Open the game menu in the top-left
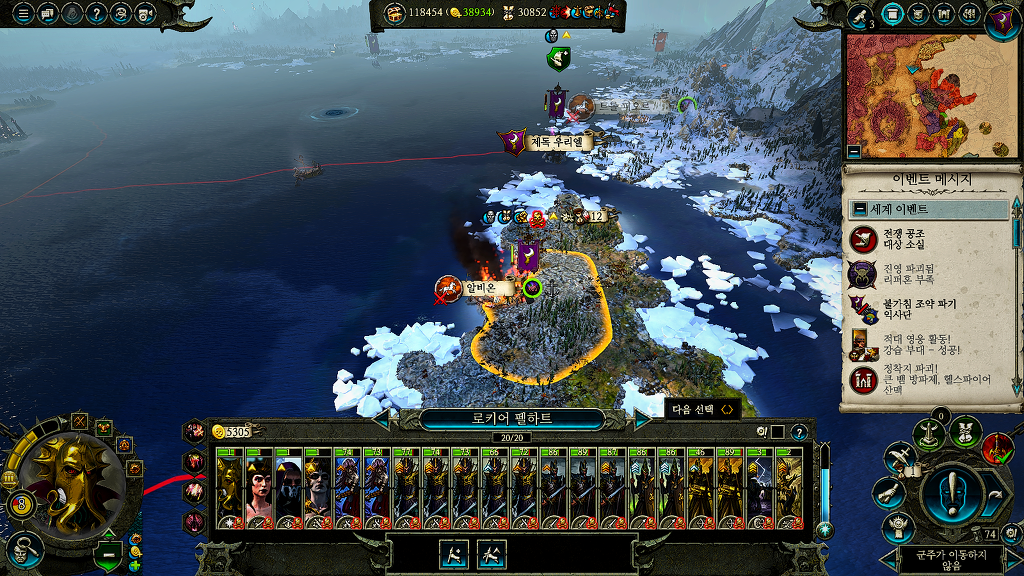This screenshot has height=576, width=1024. (x=22, y=14)
